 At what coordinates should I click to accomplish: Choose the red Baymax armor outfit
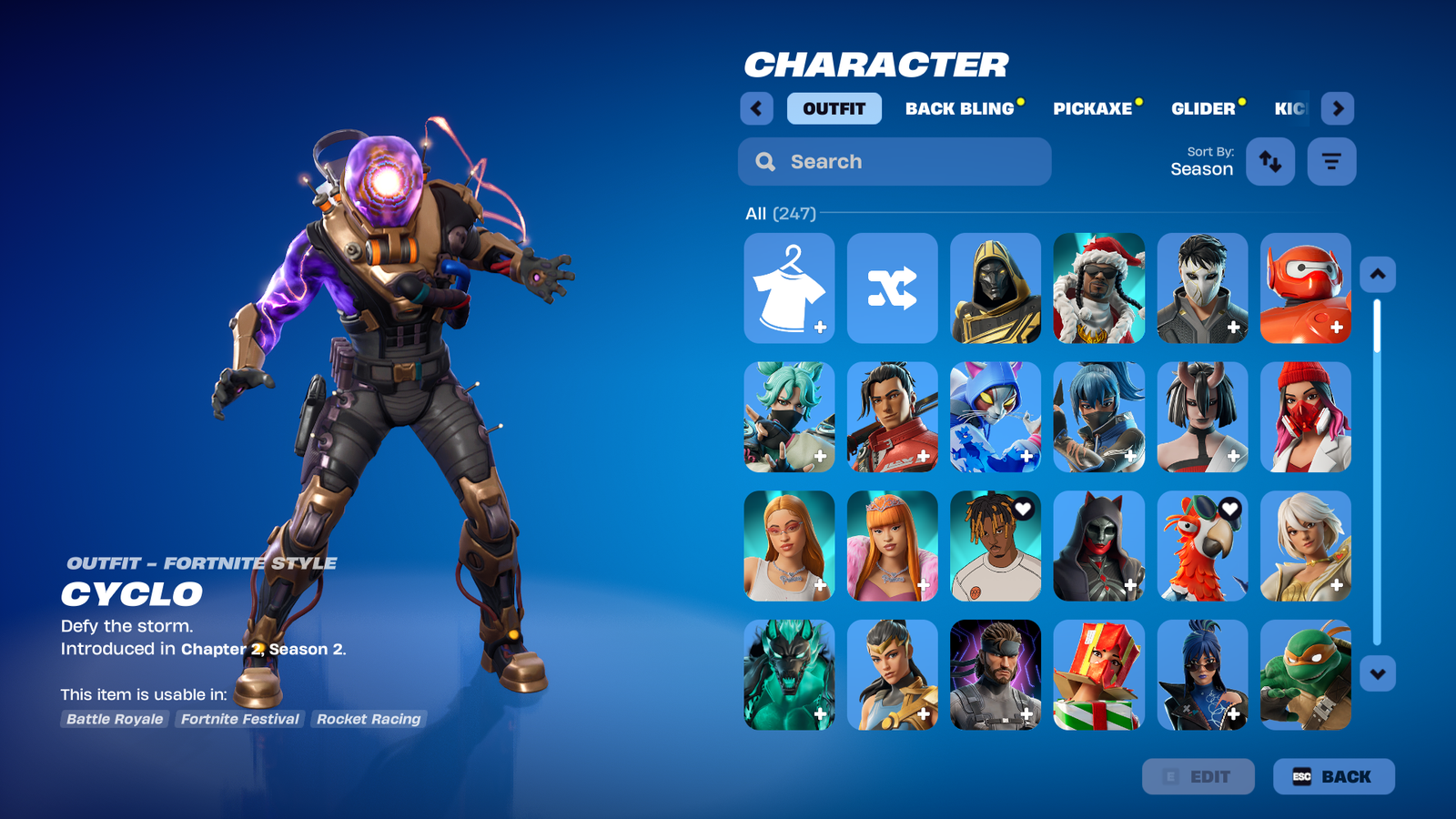coord(1305,288)
